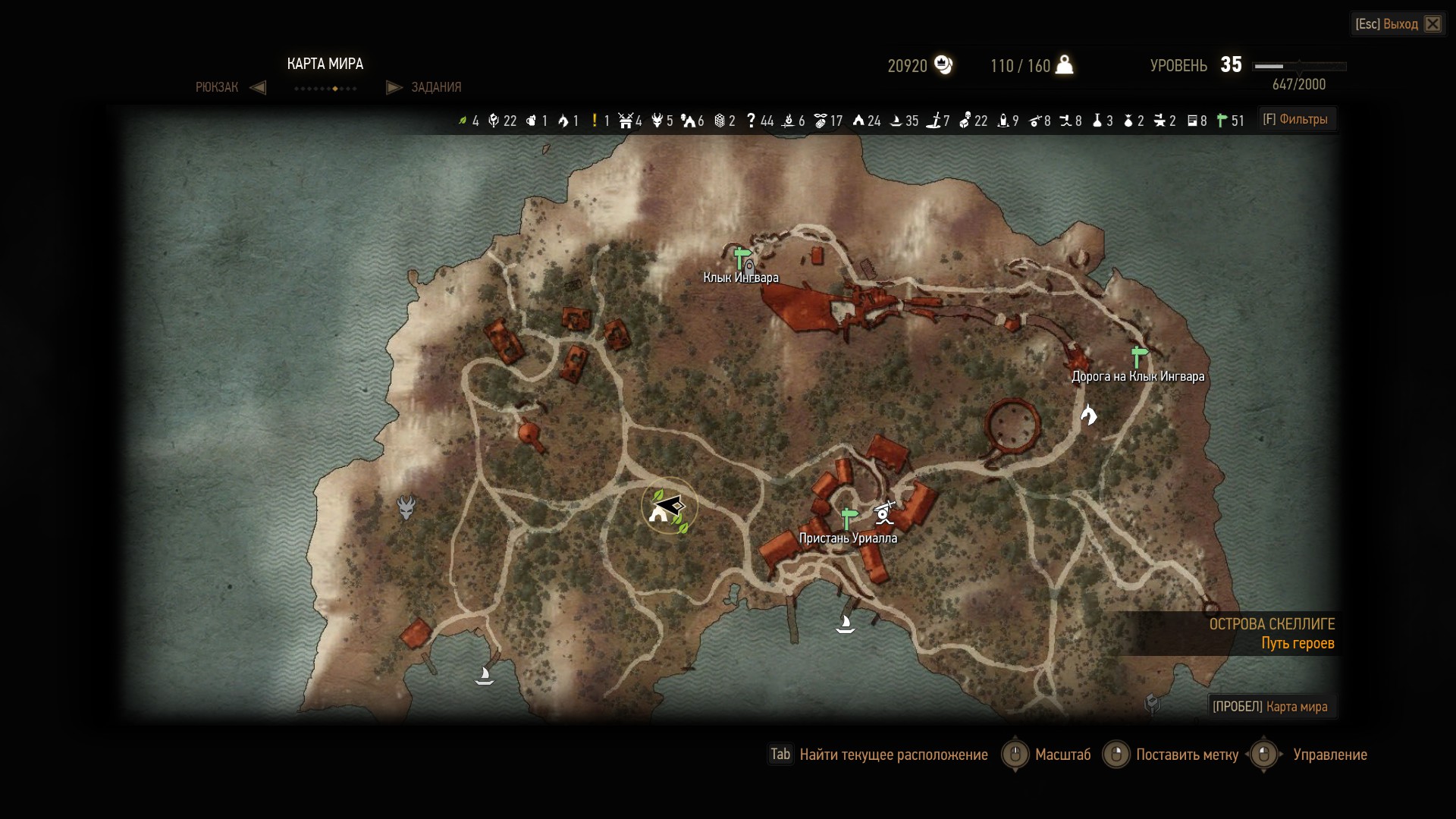Select the Пристань Уриалла signpost marker

coord(849,519)
